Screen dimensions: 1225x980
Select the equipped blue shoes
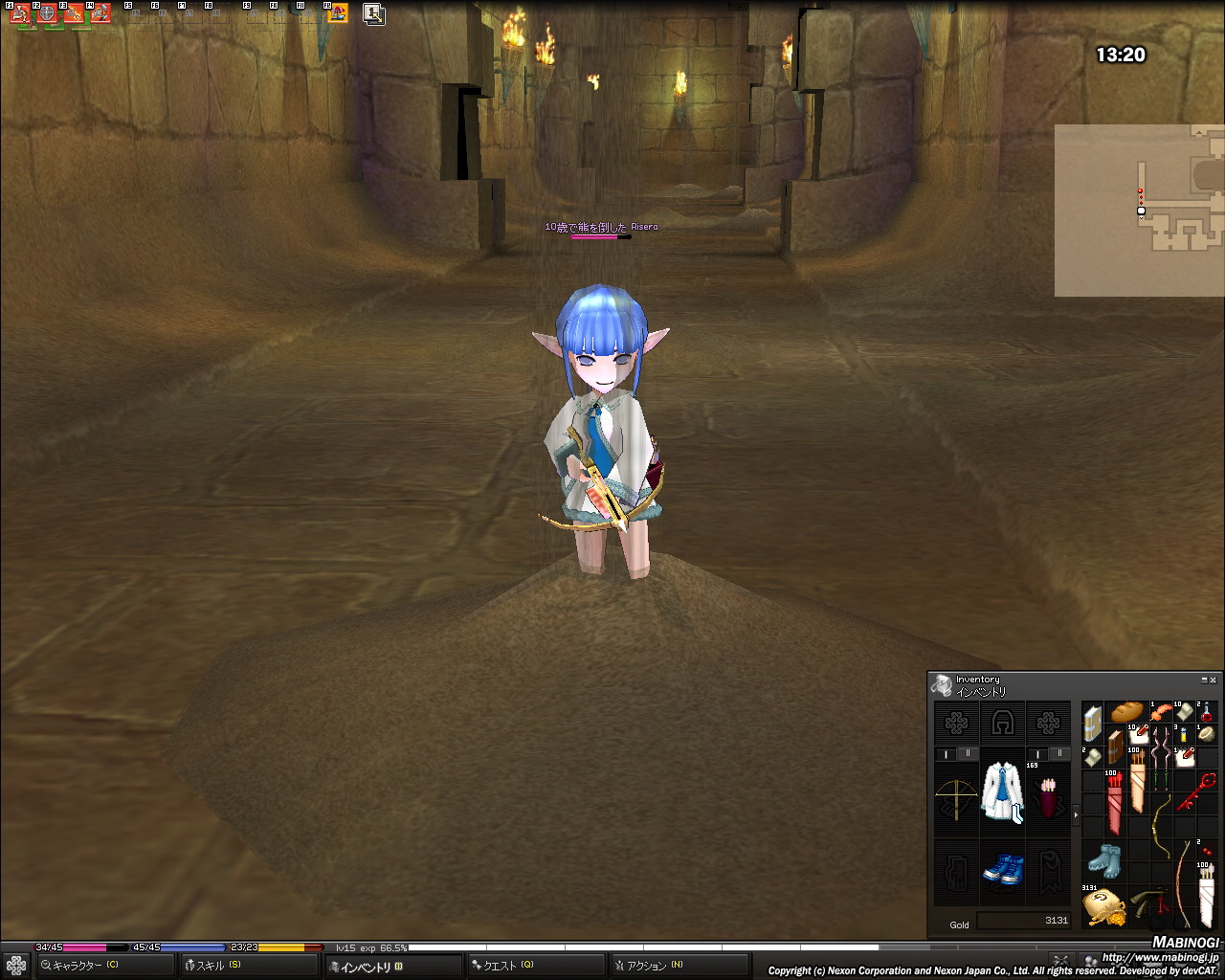tap(1002, 870)
